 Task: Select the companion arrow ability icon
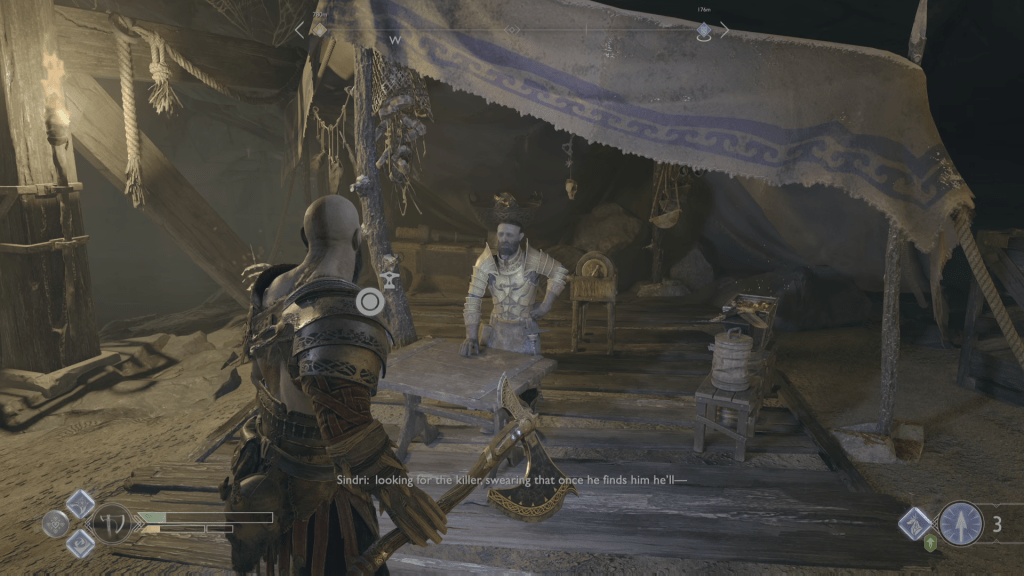(x=960, y=523)
